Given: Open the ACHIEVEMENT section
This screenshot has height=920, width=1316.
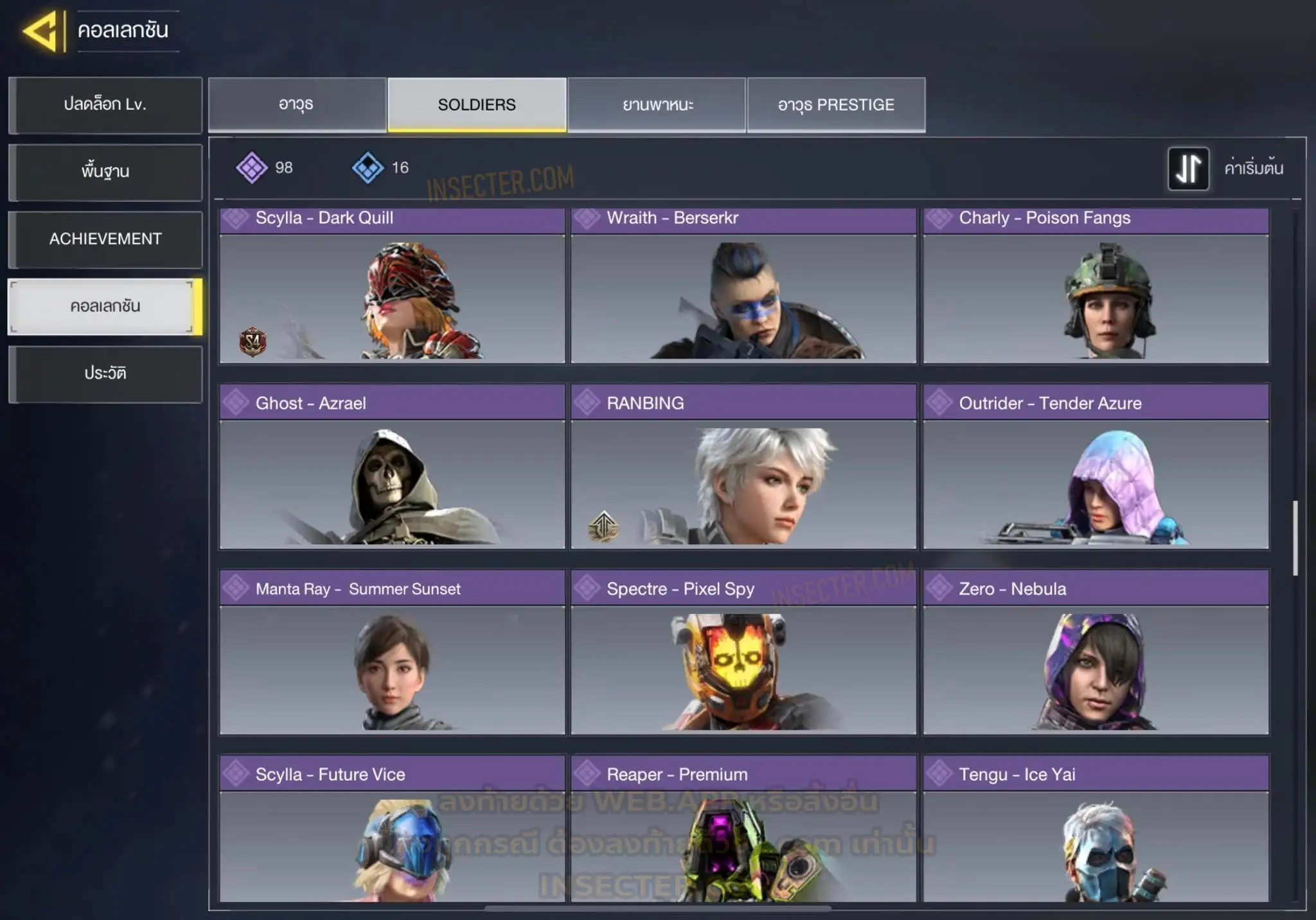Looking at the screenshot, I should 105,239.
